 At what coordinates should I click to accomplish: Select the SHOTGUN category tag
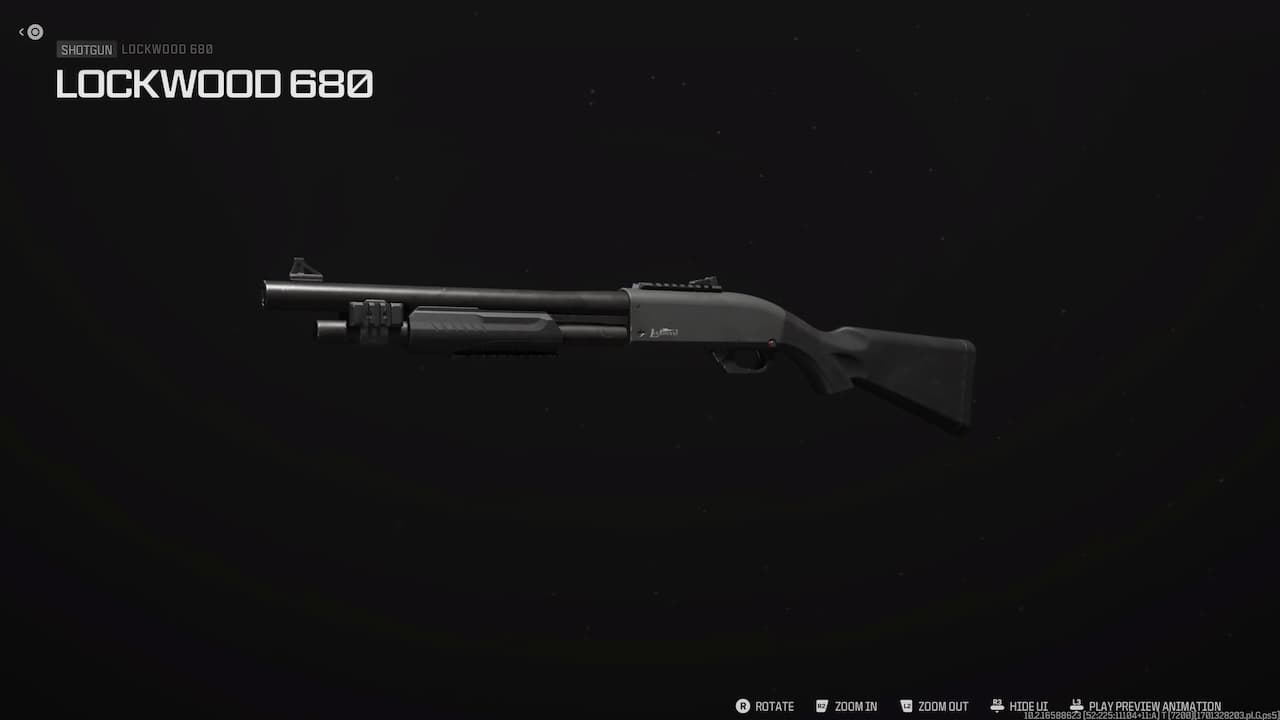86,49
